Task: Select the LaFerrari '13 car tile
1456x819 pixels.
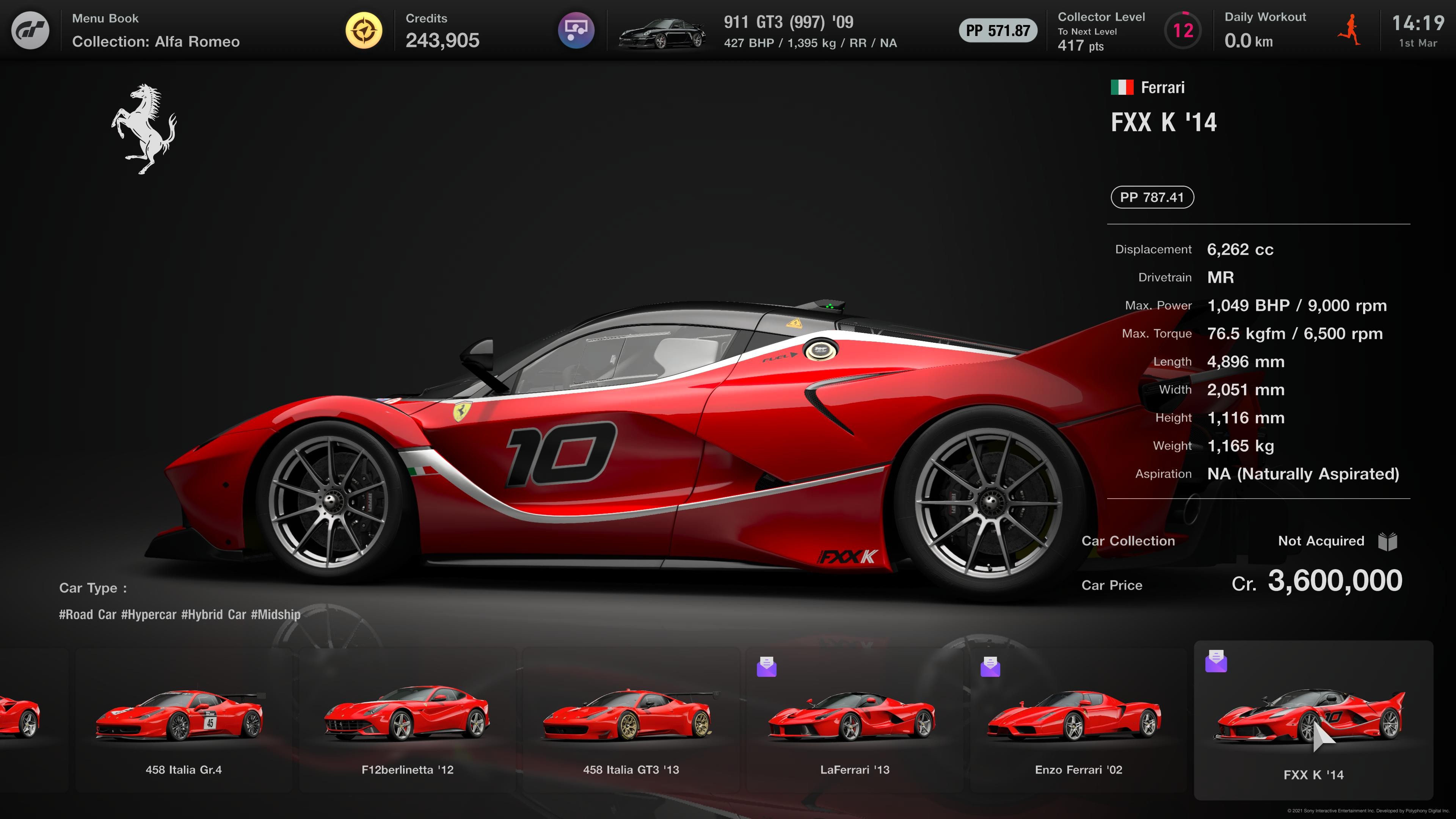Action: click(x=855, y=721)
